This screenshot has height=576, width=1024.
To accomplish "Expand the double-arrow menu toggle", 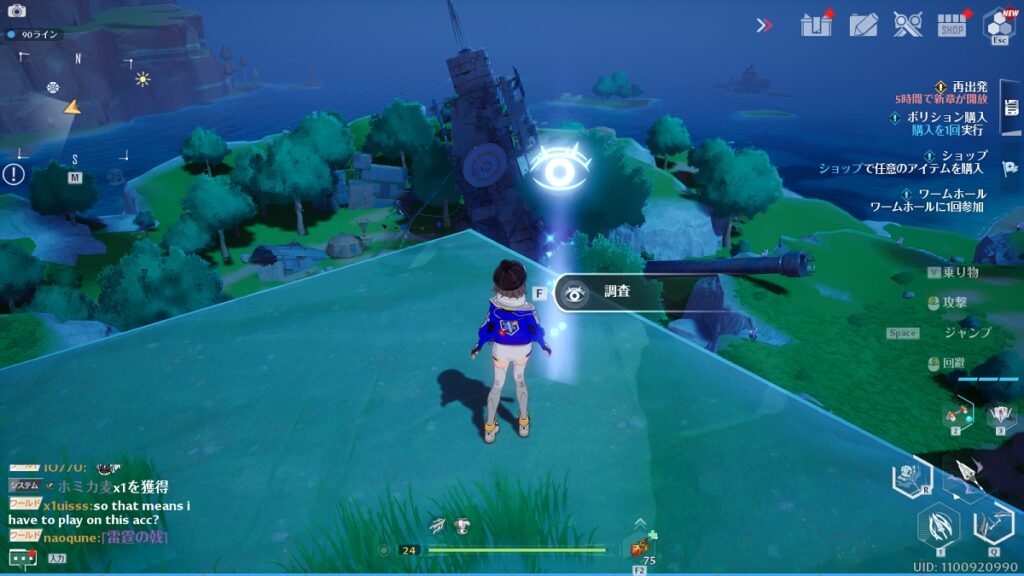I will pos(765,25).
